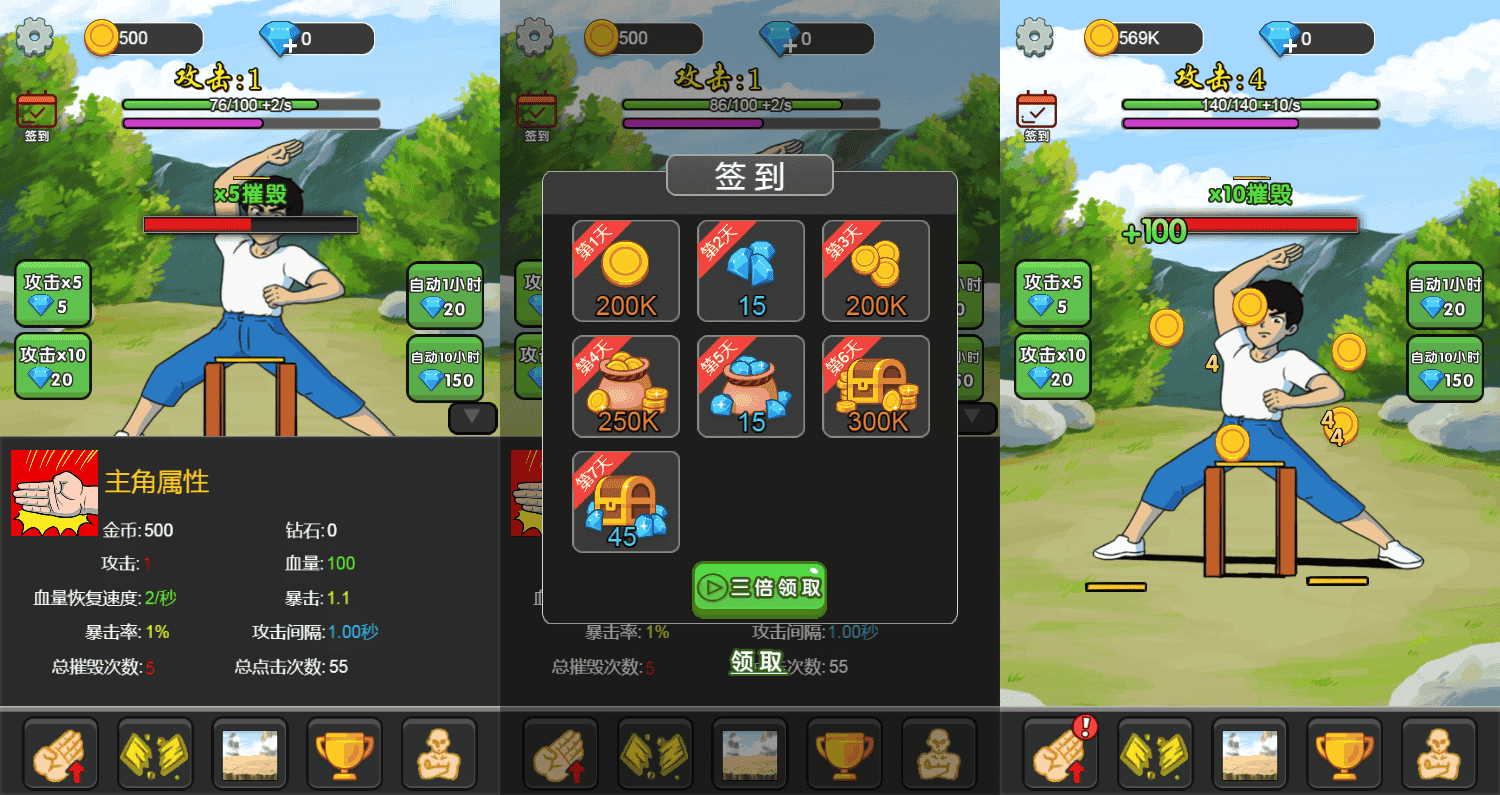The width and height of the screenshot is (1500, 795).
Task: Claim the 第7天 45 diamond chest reward
Action: coord(625,501)
